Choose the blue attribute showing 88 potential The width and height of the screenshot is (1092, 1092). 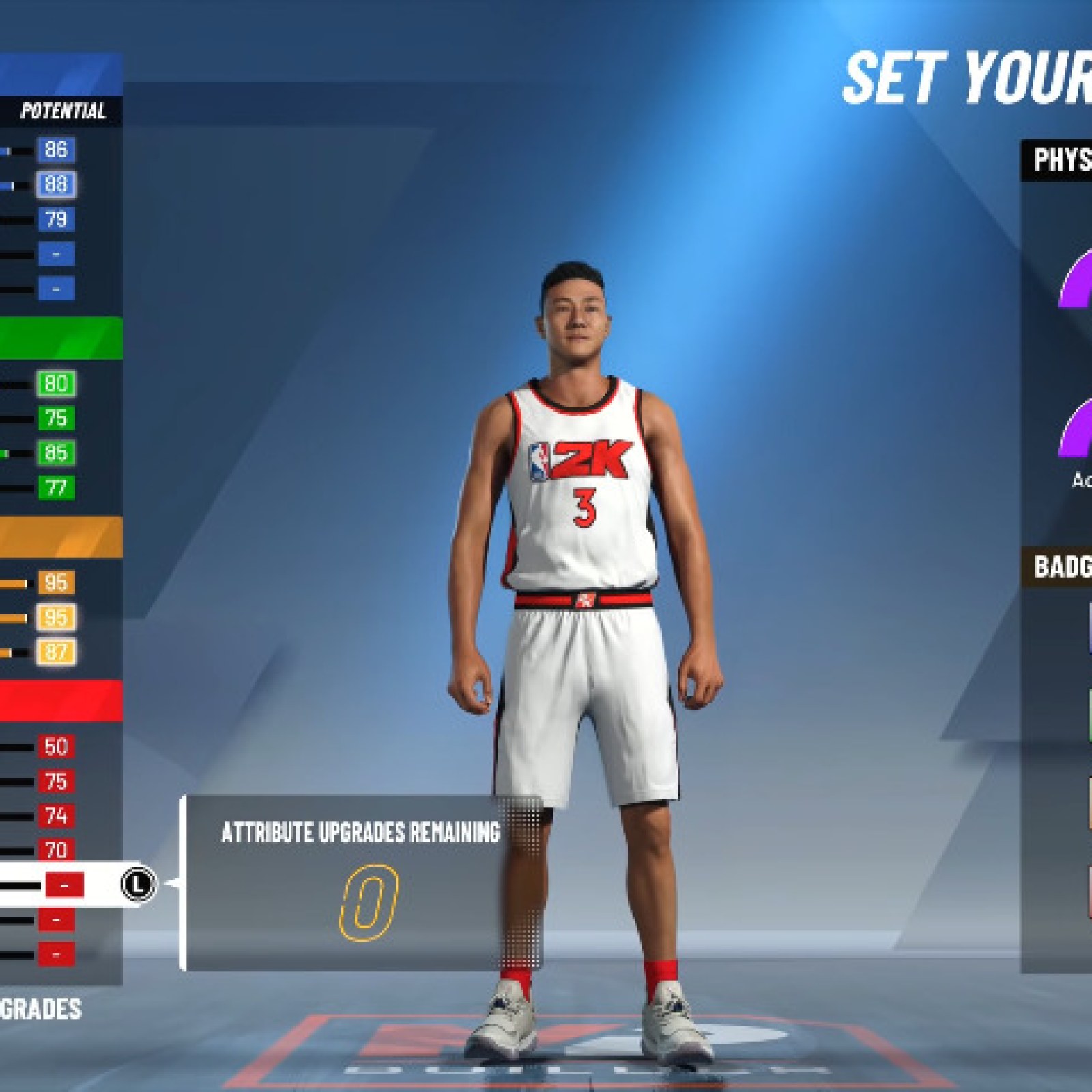click(55, 185)
